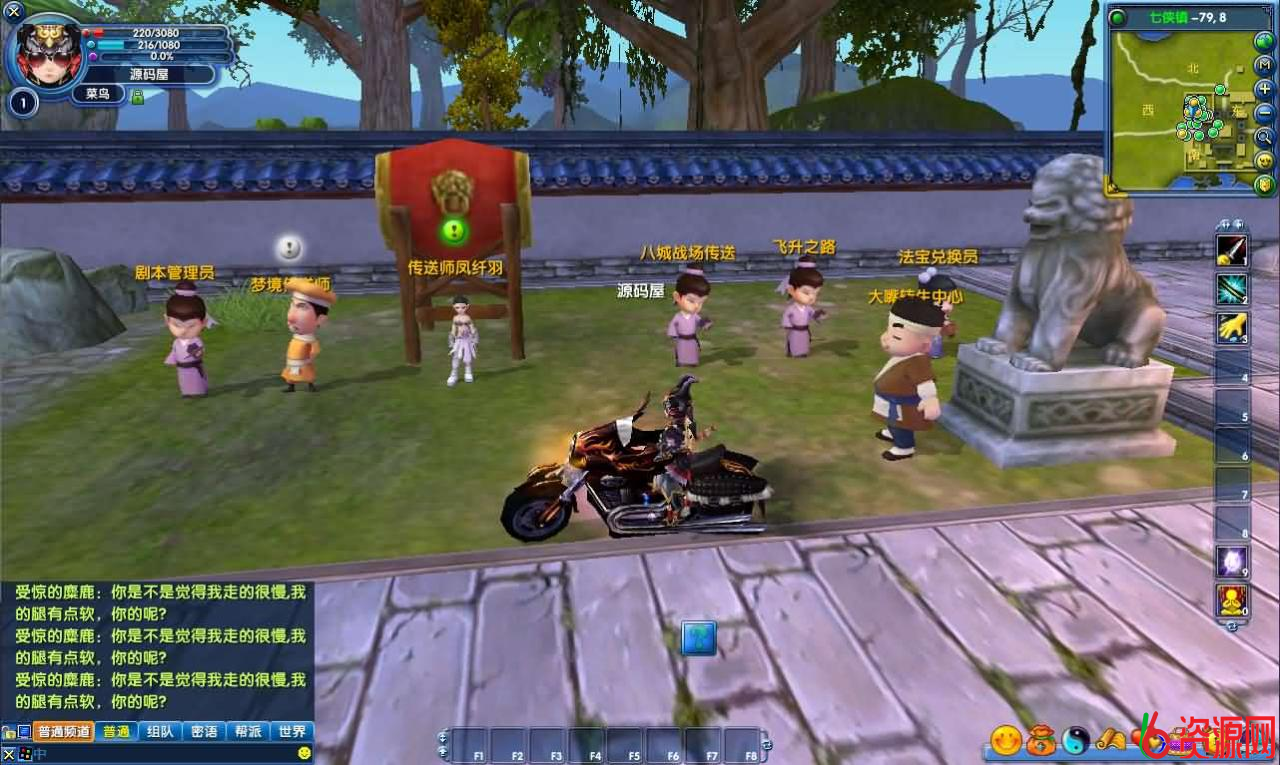
Task: Zoom in on the minimap with the magnifier
Action: point(1264,136)
